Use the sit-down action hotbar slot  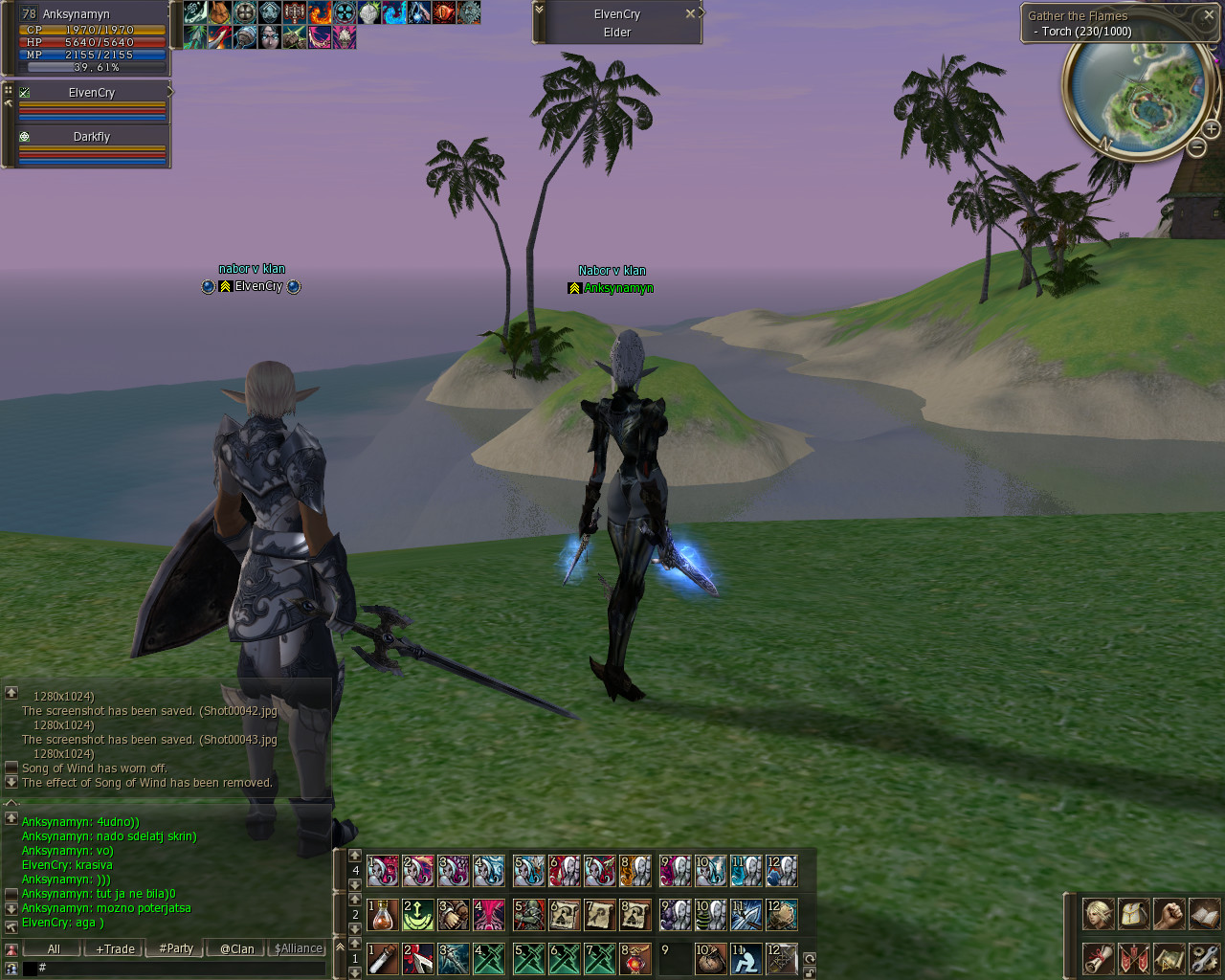746,959
